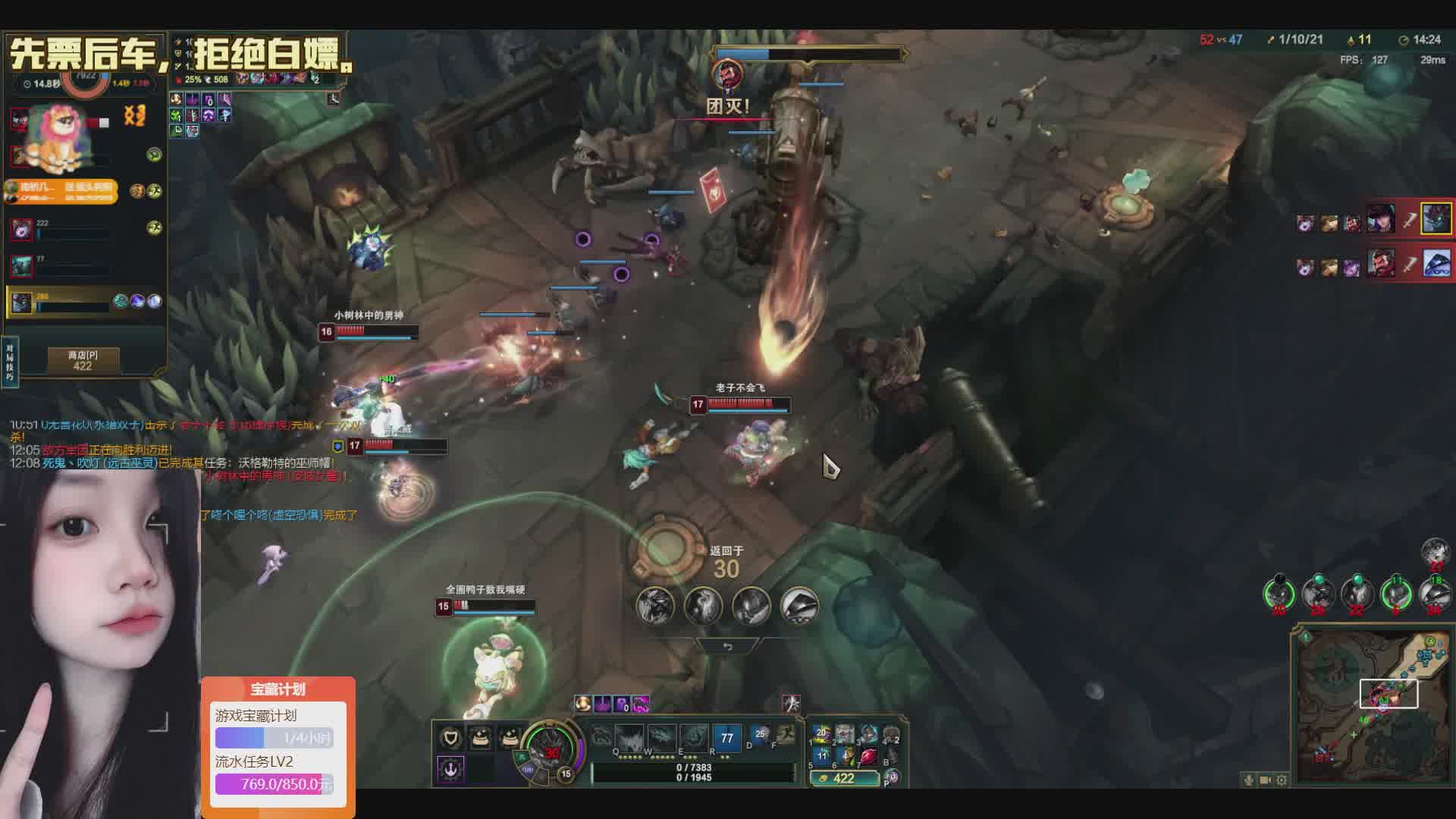Click the anchor rune icon
Image resolution: width=1456 pixels, height=819 pixels.
450,768
